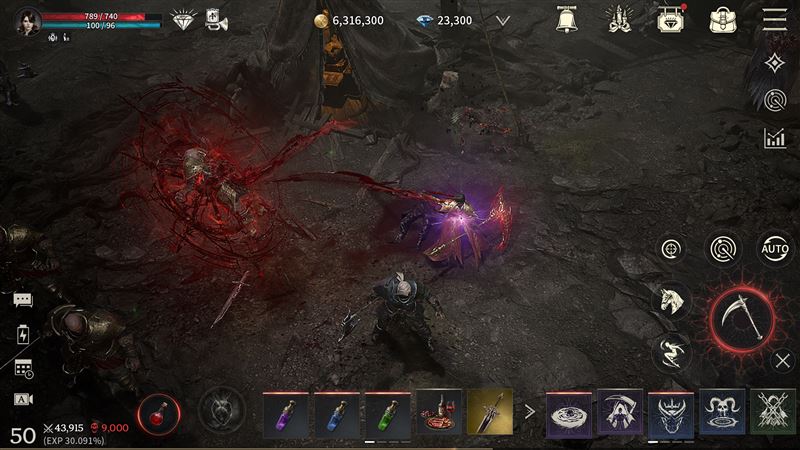The width and height of the screenshot is (800, 450).
Task: Use the blue potion in the hotbar
Action: click(337, 412)
